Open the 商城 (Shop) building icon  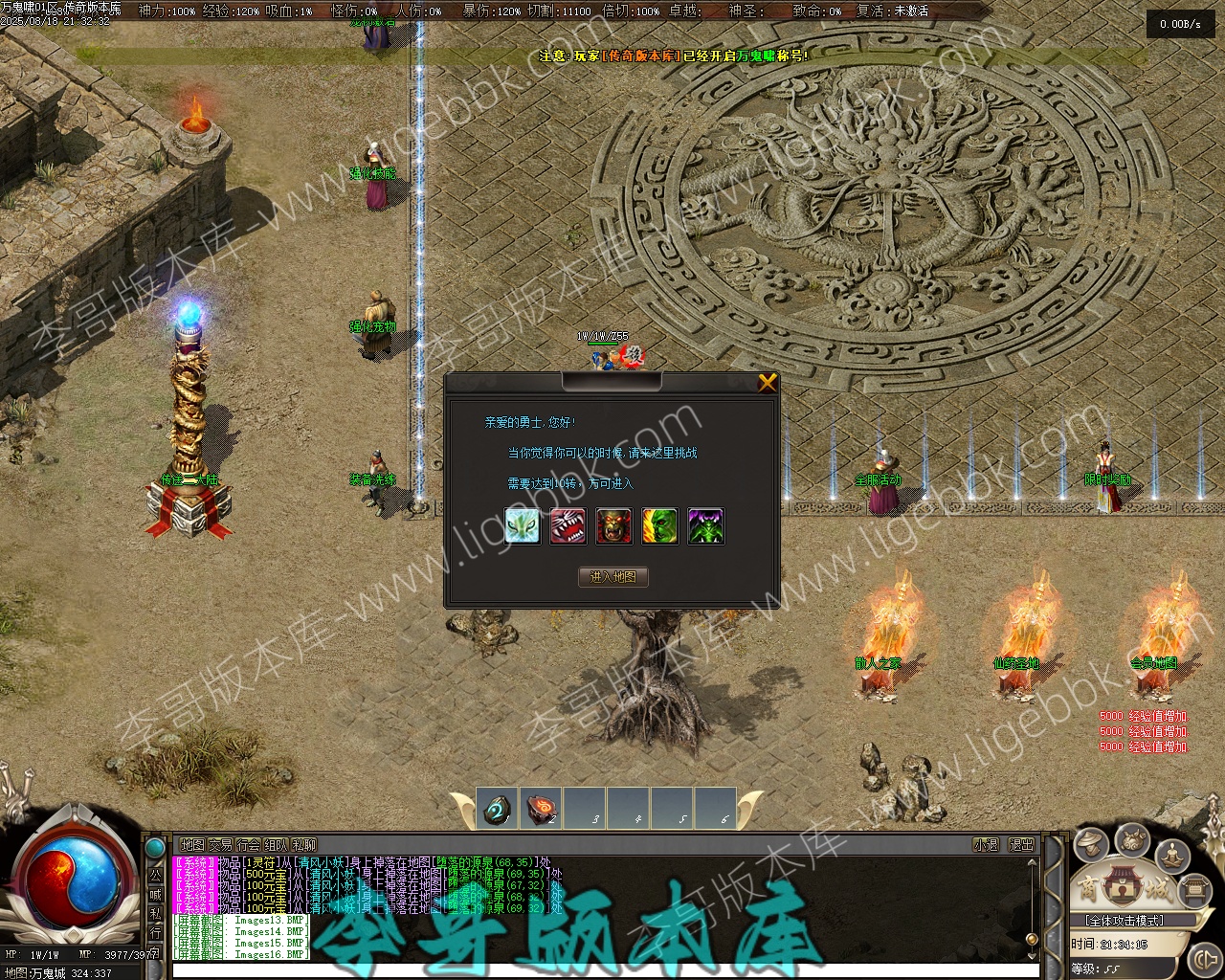click(1125, 886)
